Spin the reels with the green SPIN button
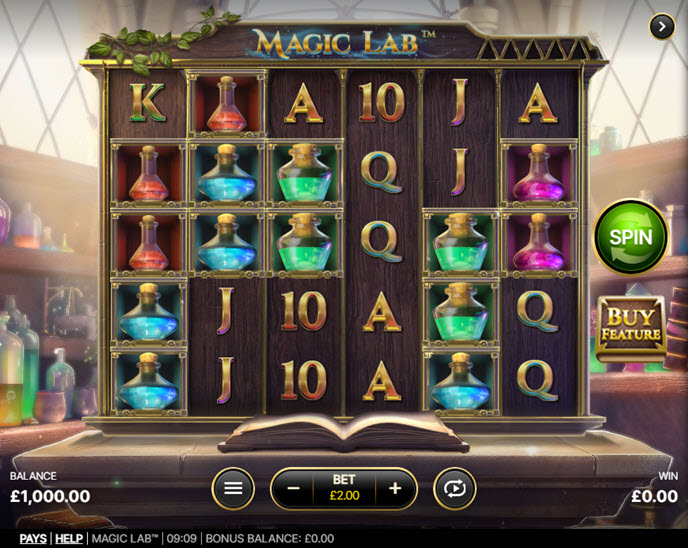The height and width of the screenshot is (548, 688). (x=631, y=237)
